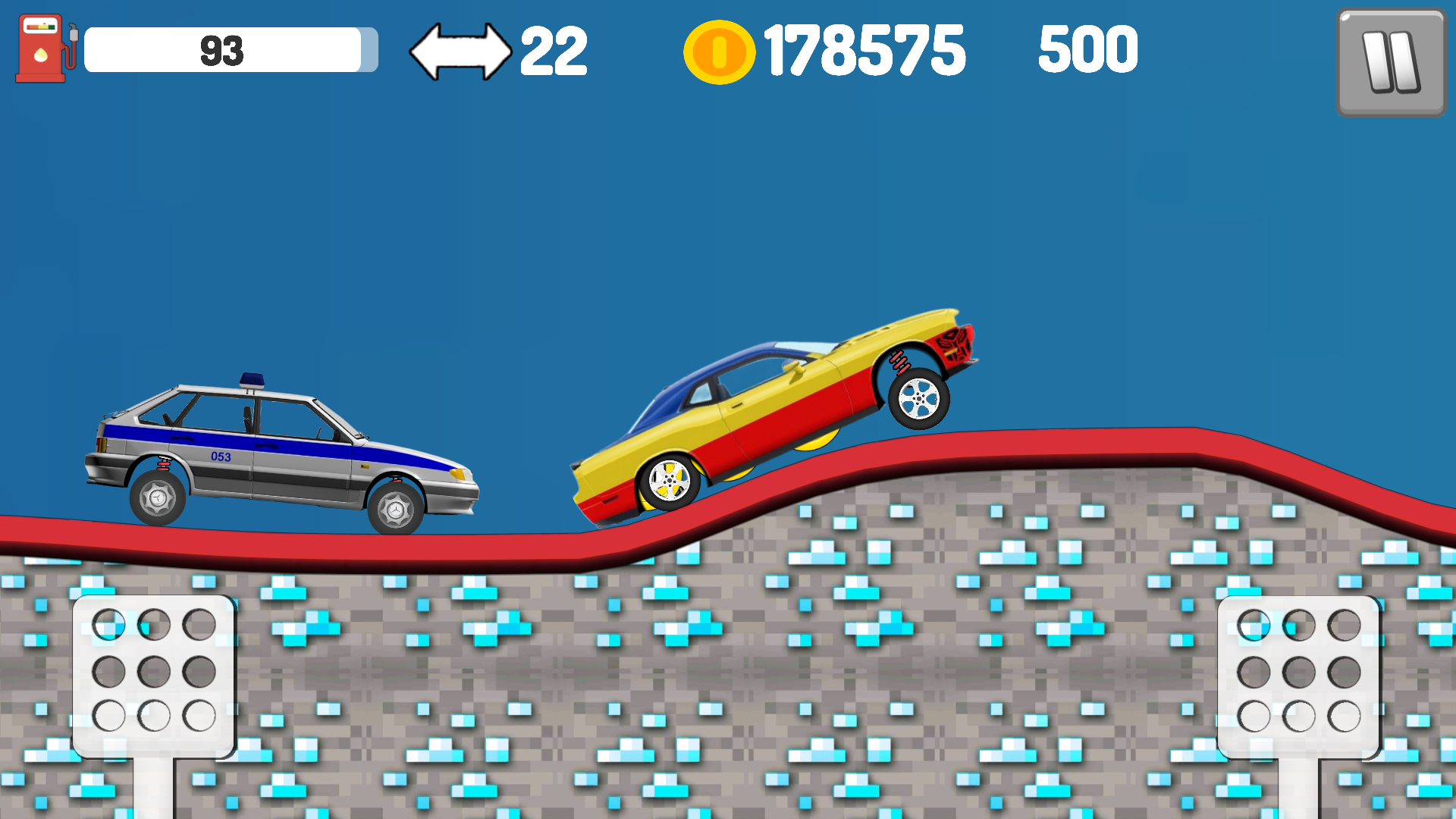Click the right perforated sign post
This screenshot has width=1456, height=819.
(x=1298, y=675)
